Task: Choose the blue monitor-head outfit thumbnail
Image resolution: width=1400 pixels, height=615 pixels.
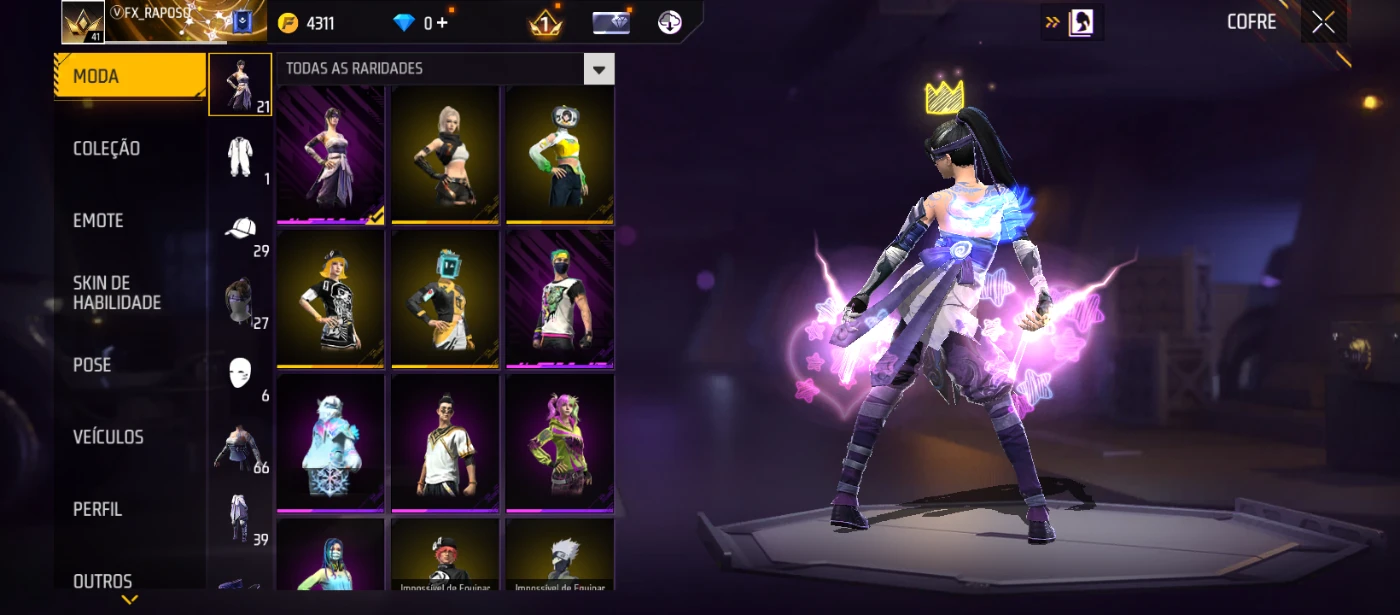Action: 445,299
